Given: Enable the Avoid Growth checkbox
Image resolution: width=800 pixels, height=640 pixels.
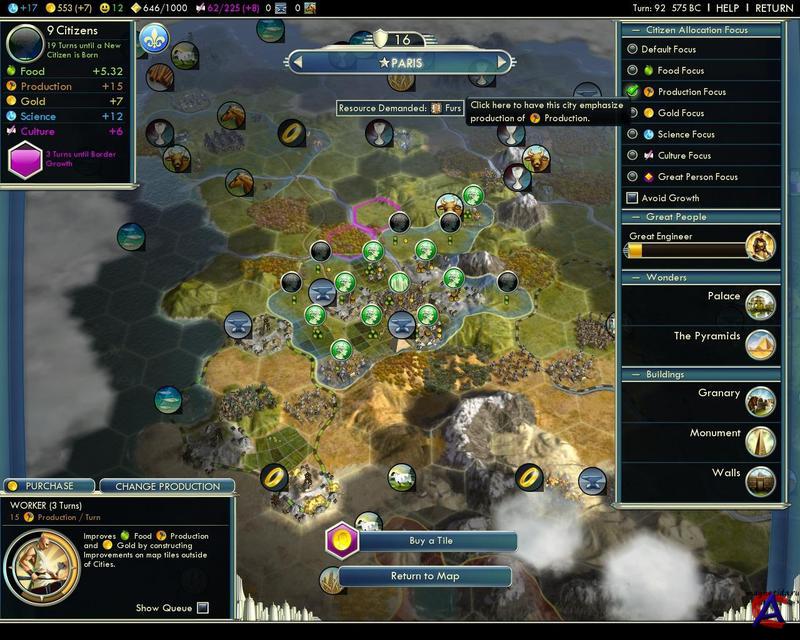Looking at the screenshot, I should [x=632, y=198].
